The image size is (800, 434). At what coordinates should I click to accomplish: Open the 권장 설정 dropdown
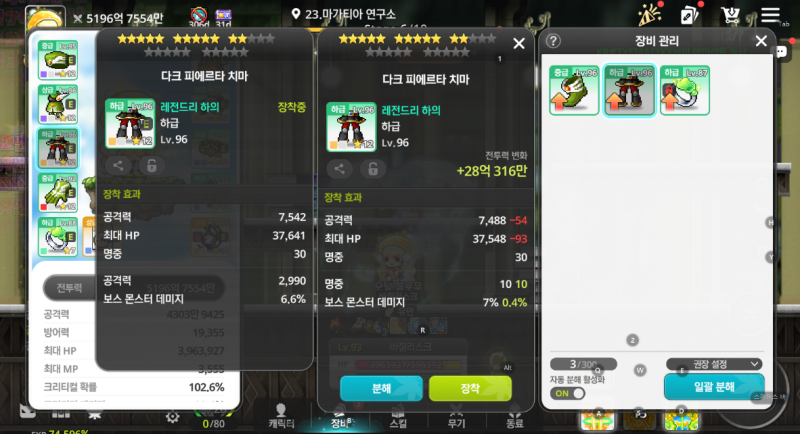tap(714, 364)
